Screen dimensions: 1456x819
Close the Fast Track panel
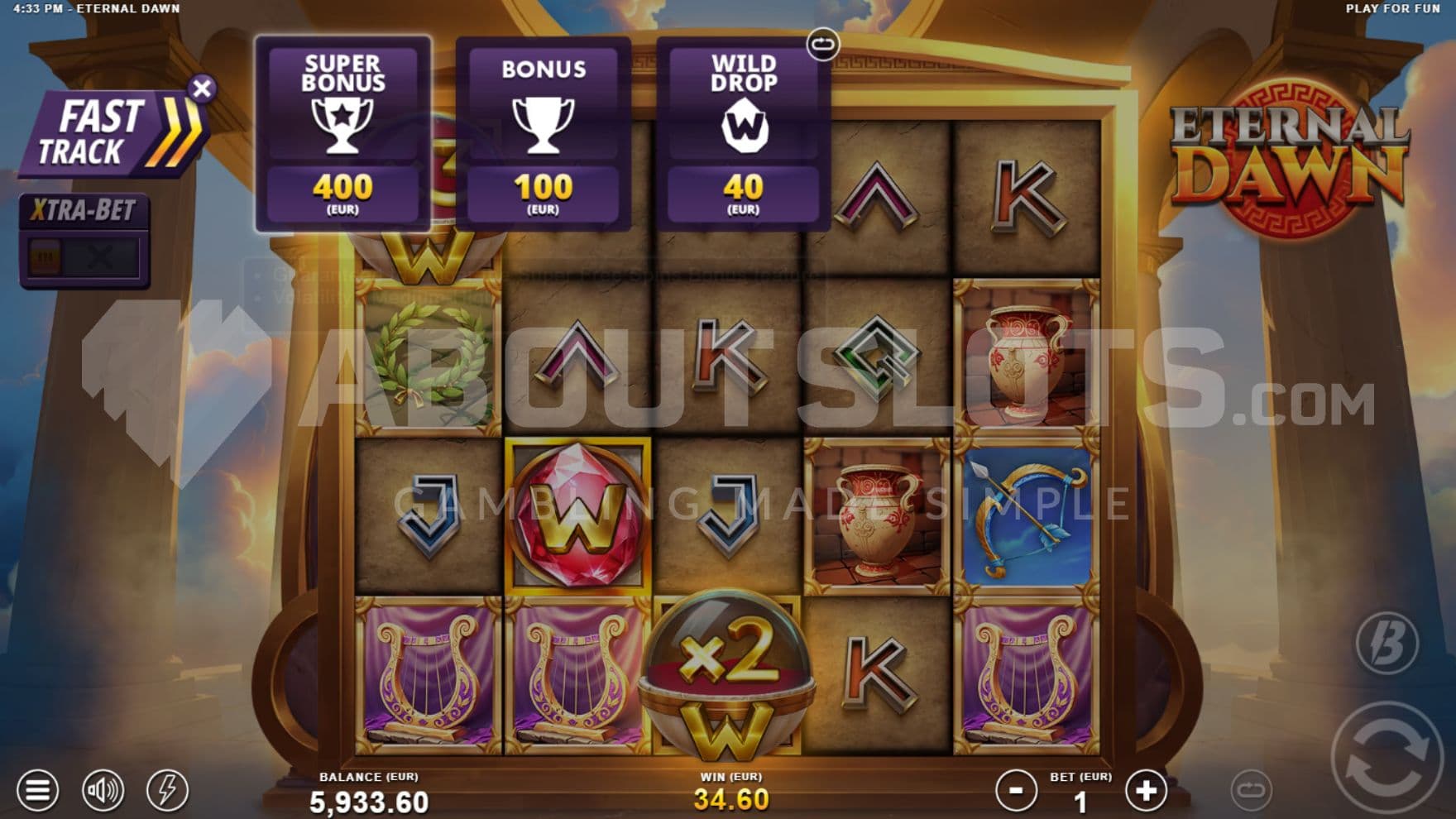[x=202, y=89]
